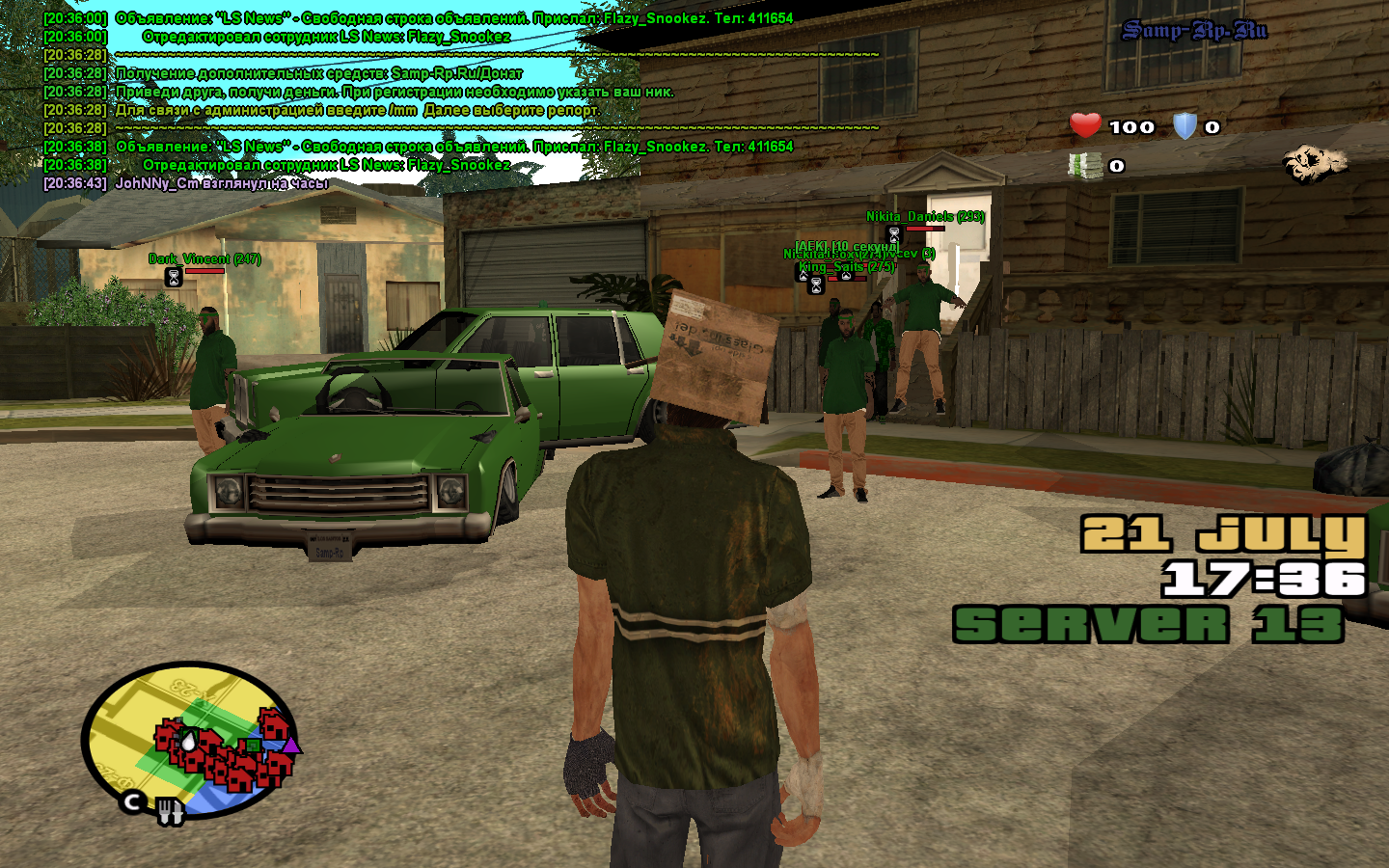Click the JohNNy_Cm chat message line
1389x868 pixels.
[x=222, y=183]
